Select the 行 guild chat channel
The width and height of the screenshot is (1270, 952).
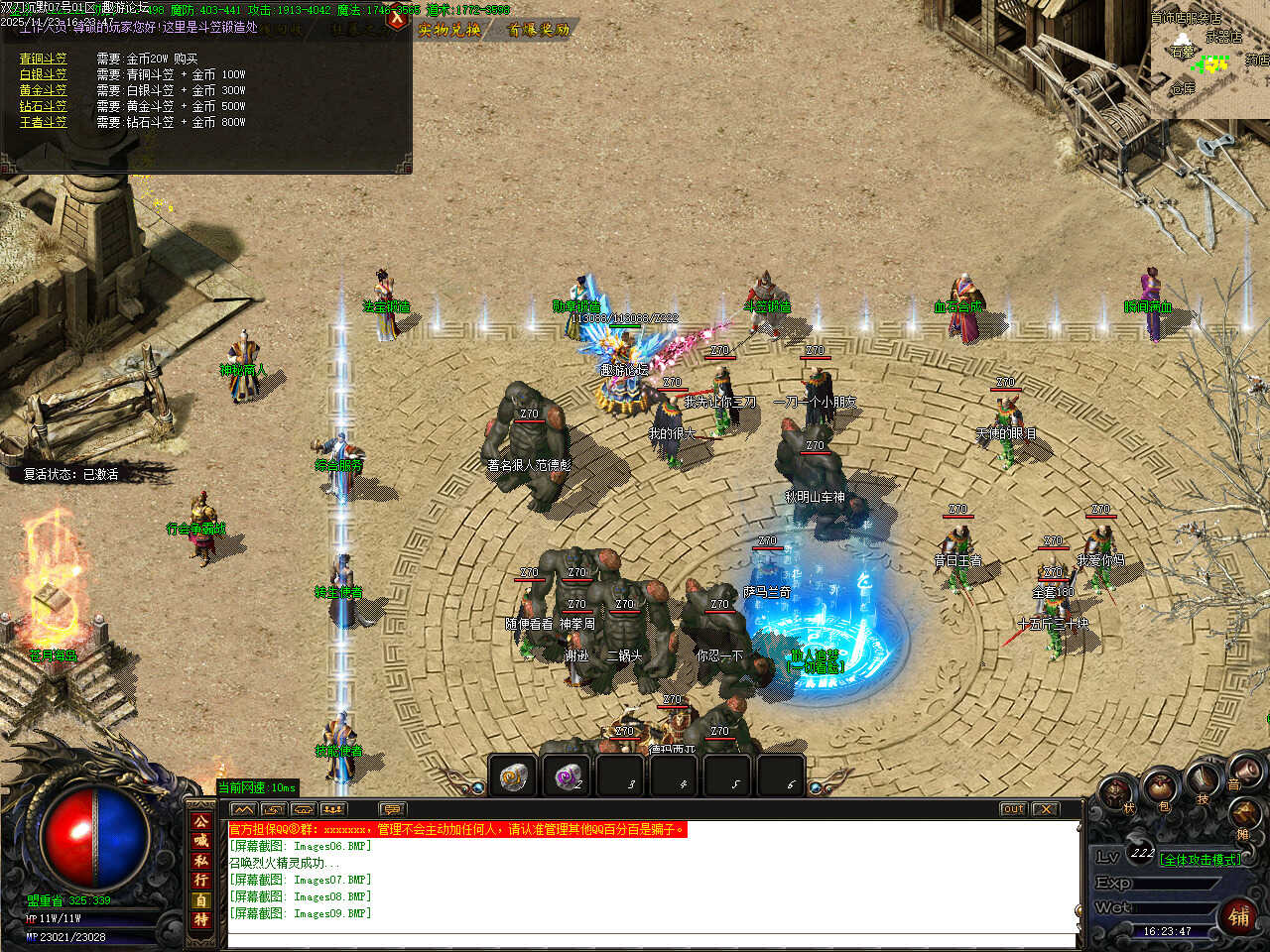[201, 881]
